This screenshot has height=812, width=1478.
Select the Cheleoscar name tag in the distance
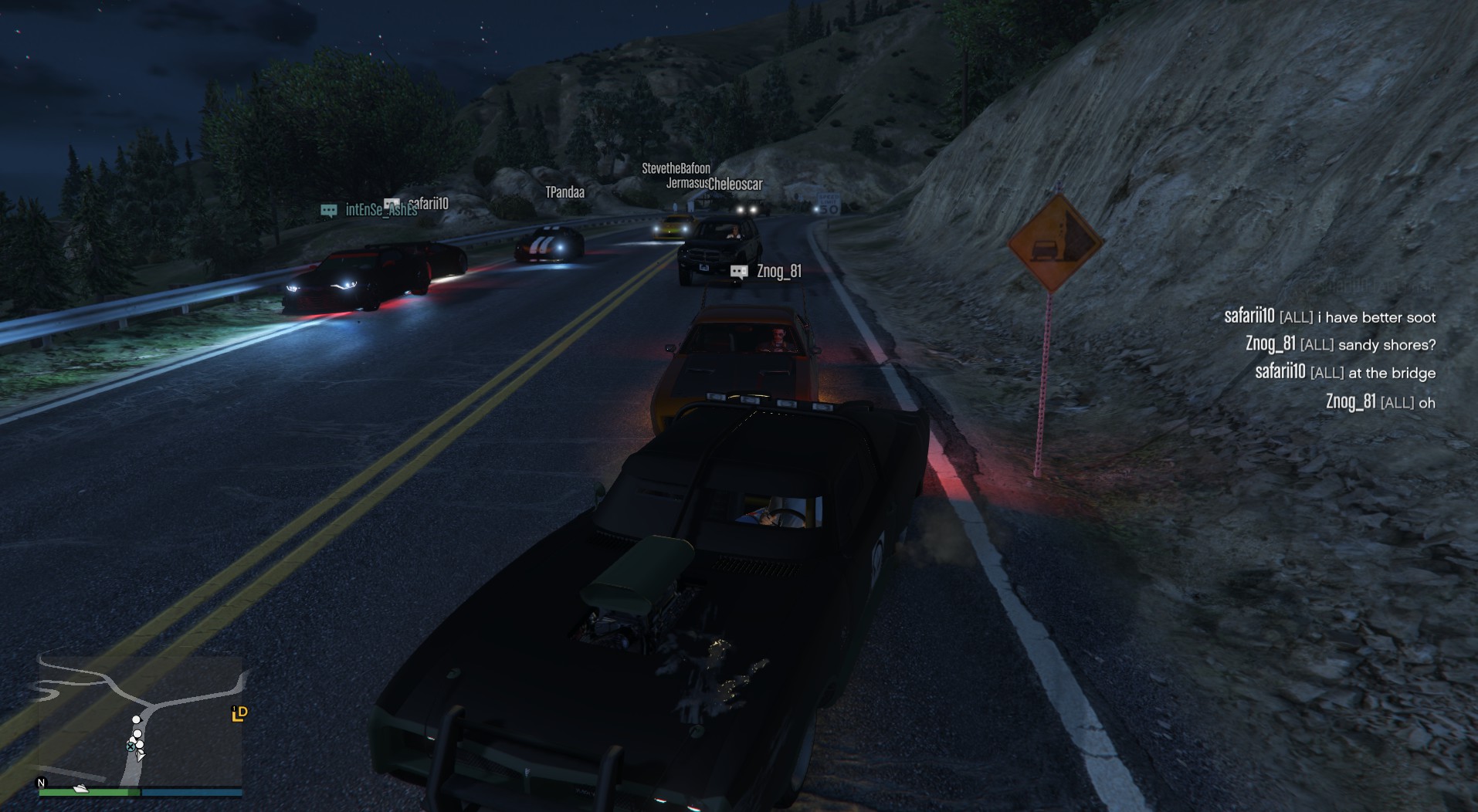coord(734,185)
